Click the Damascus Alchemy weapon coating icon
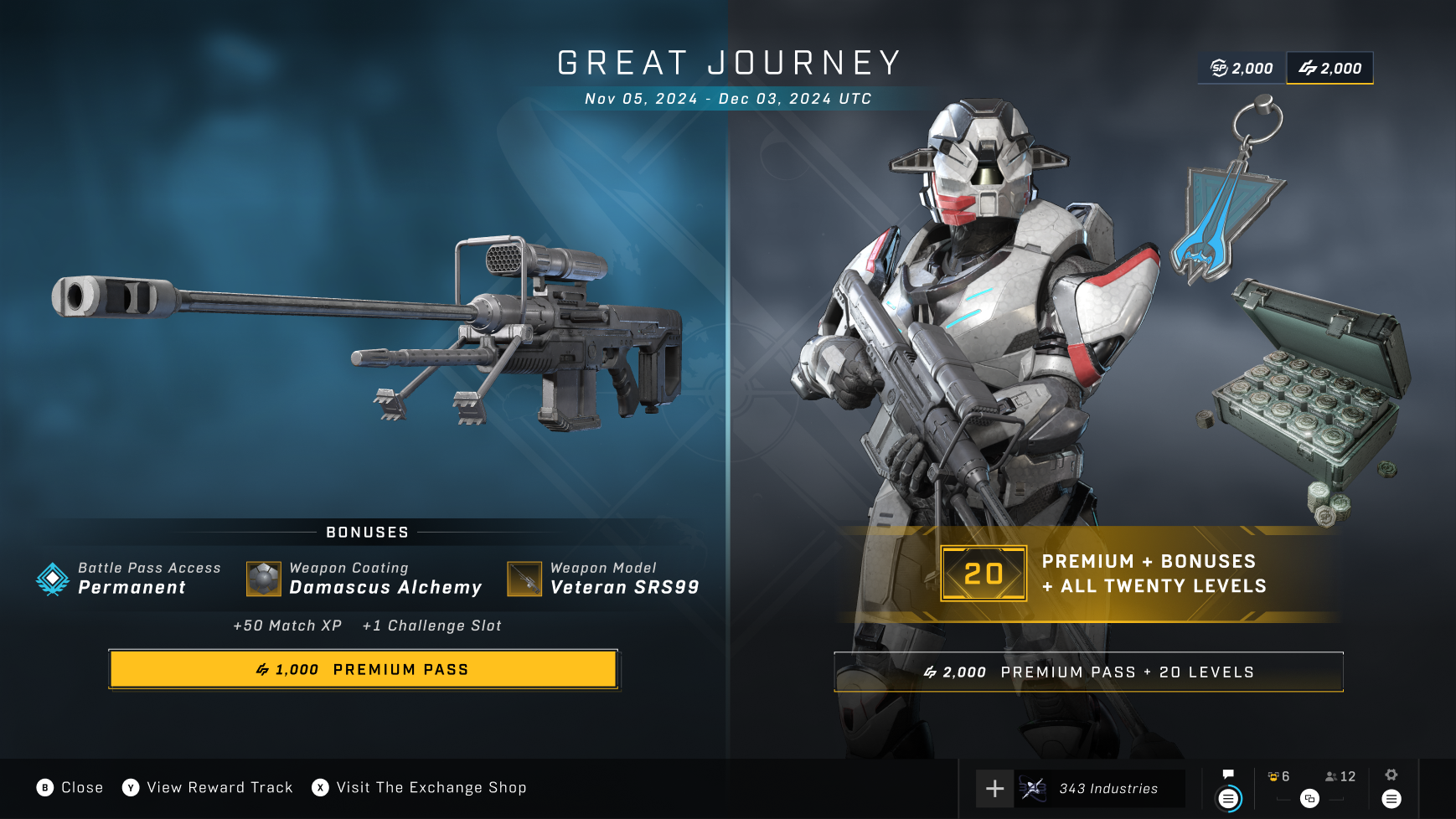The height and width of the screenshot is (819, 1456). pos(263,578)
